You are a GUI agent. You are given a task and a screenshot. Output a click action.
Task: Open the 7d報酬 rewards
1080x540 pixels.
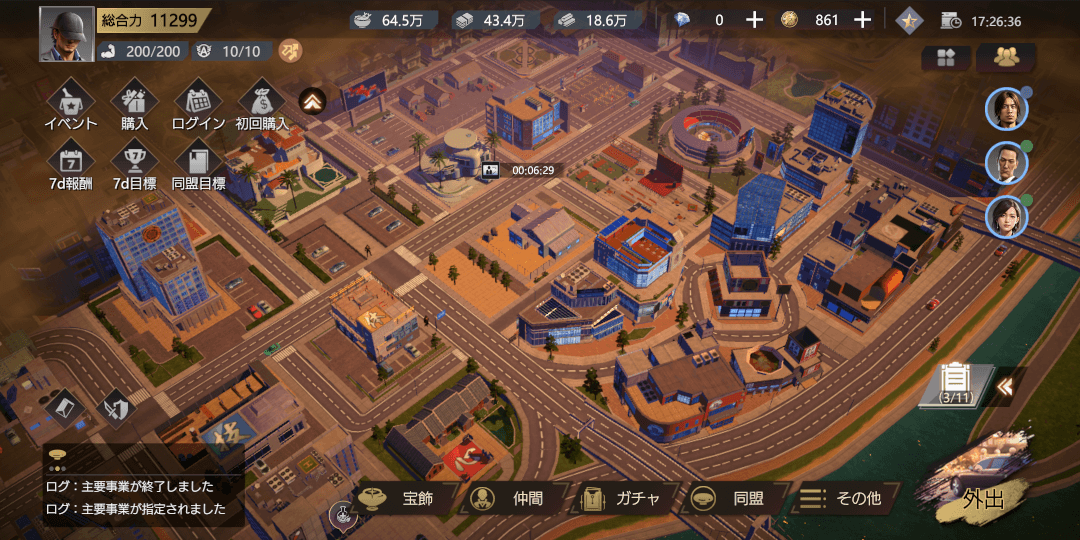coord(71,164)
